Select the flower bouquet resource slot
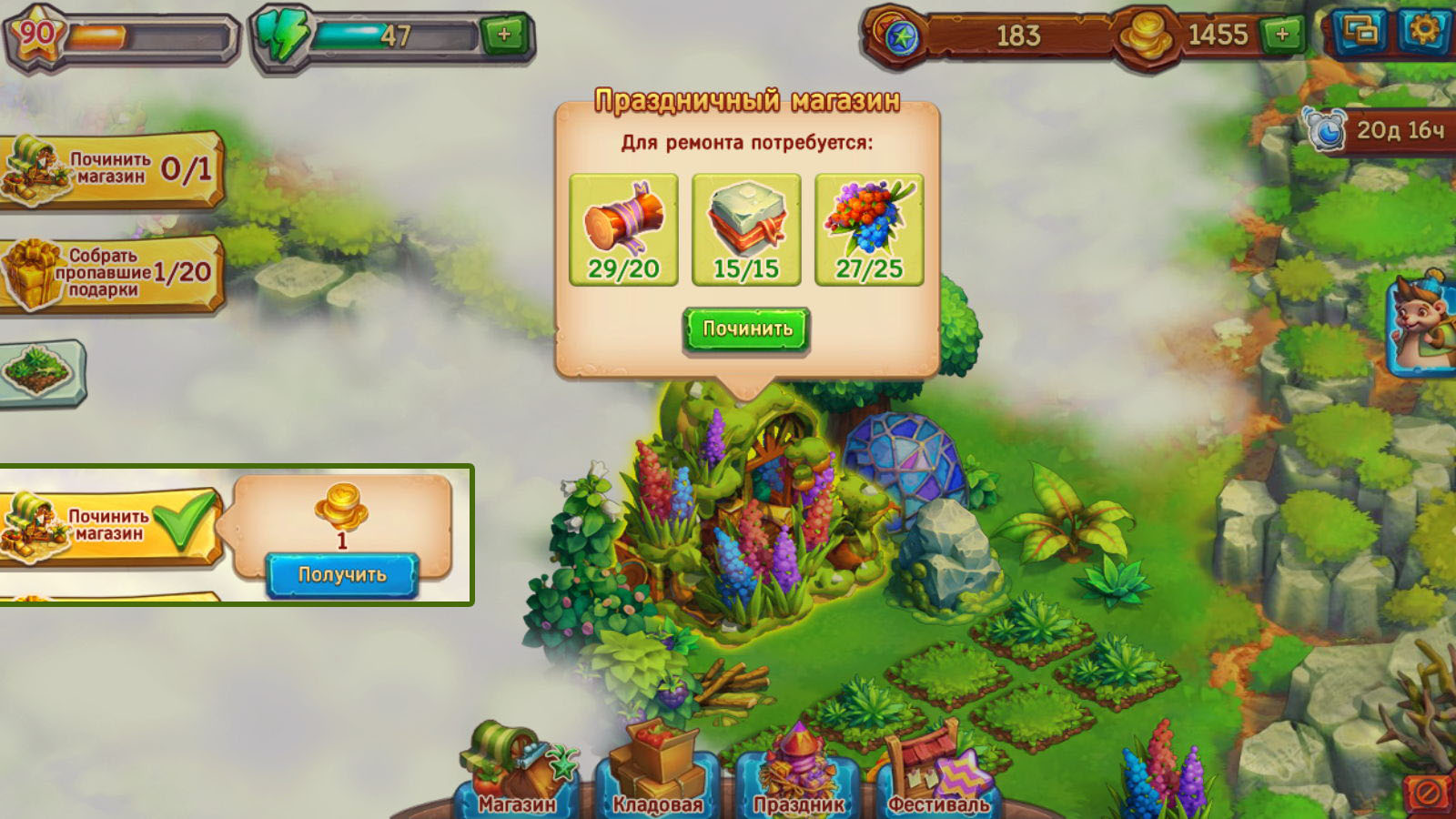1456x819 pixels. [869, 229]
